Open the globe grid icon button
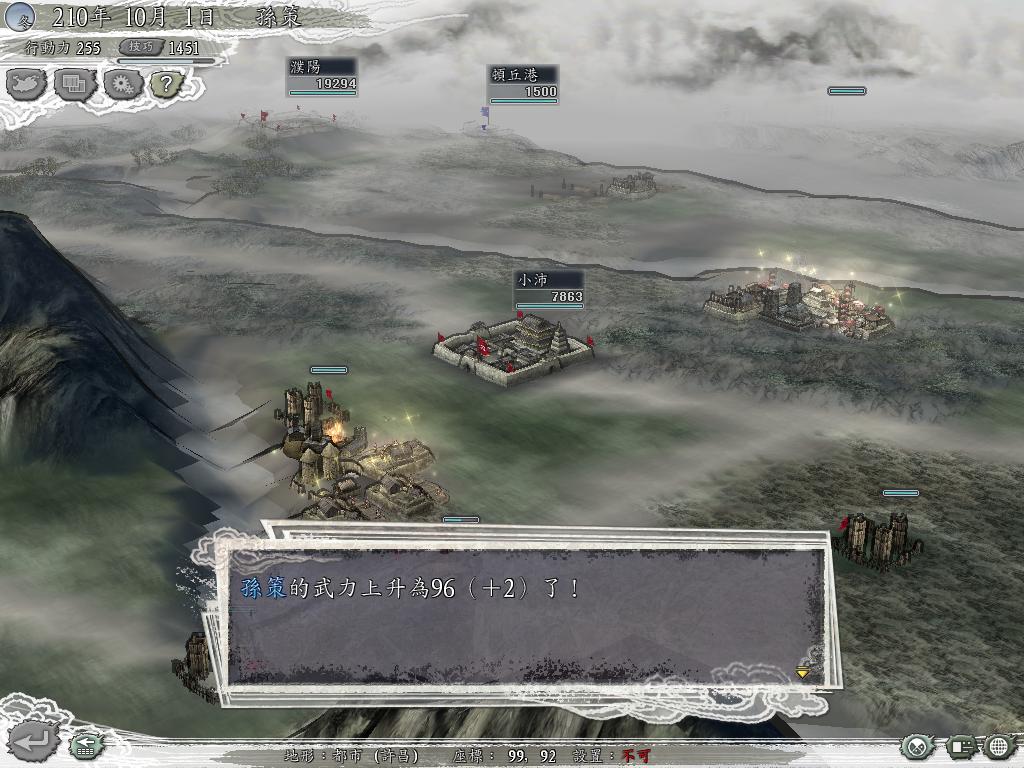Viewport: 1024px width, 768px height. tap(999, 746)
